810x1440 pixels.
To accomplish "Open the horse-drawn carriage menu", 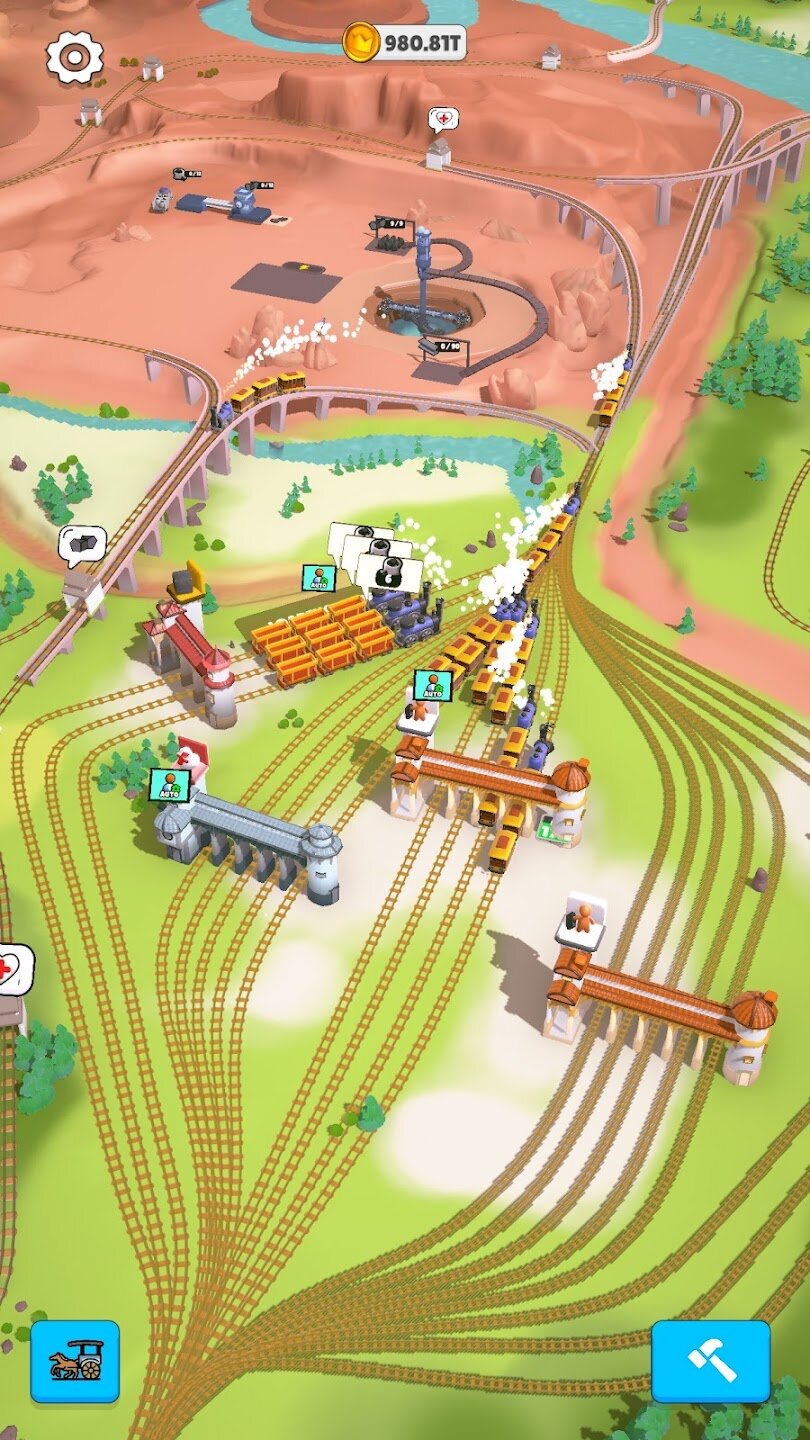I will point(75,1361).
